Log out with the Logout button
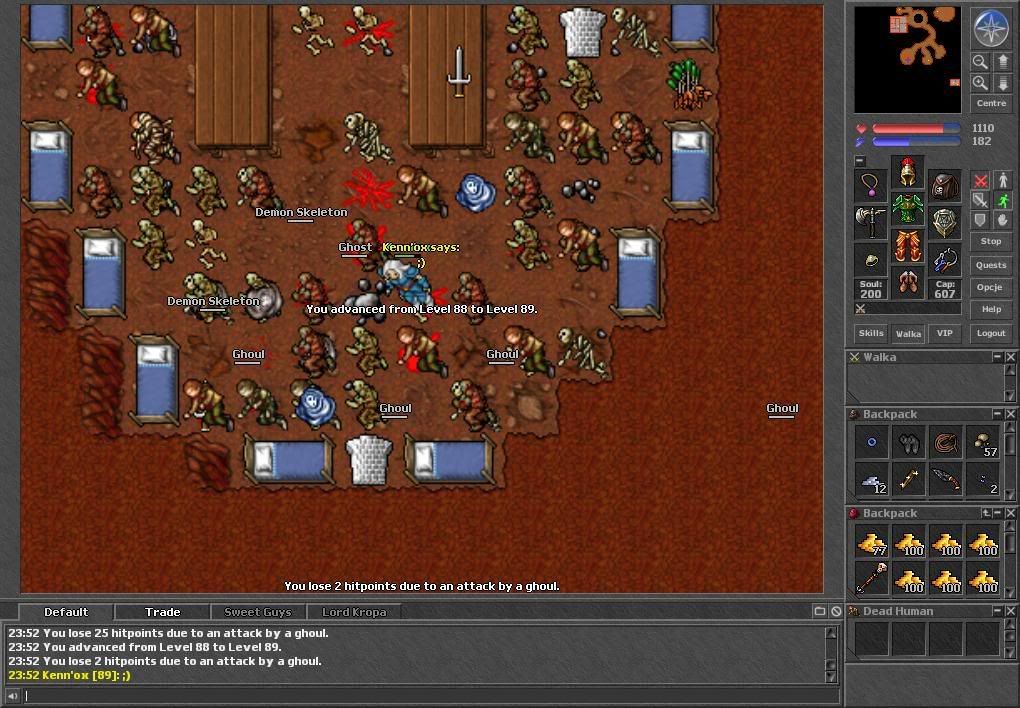This screenshot has height=708, width=1020. click(990, 333)
